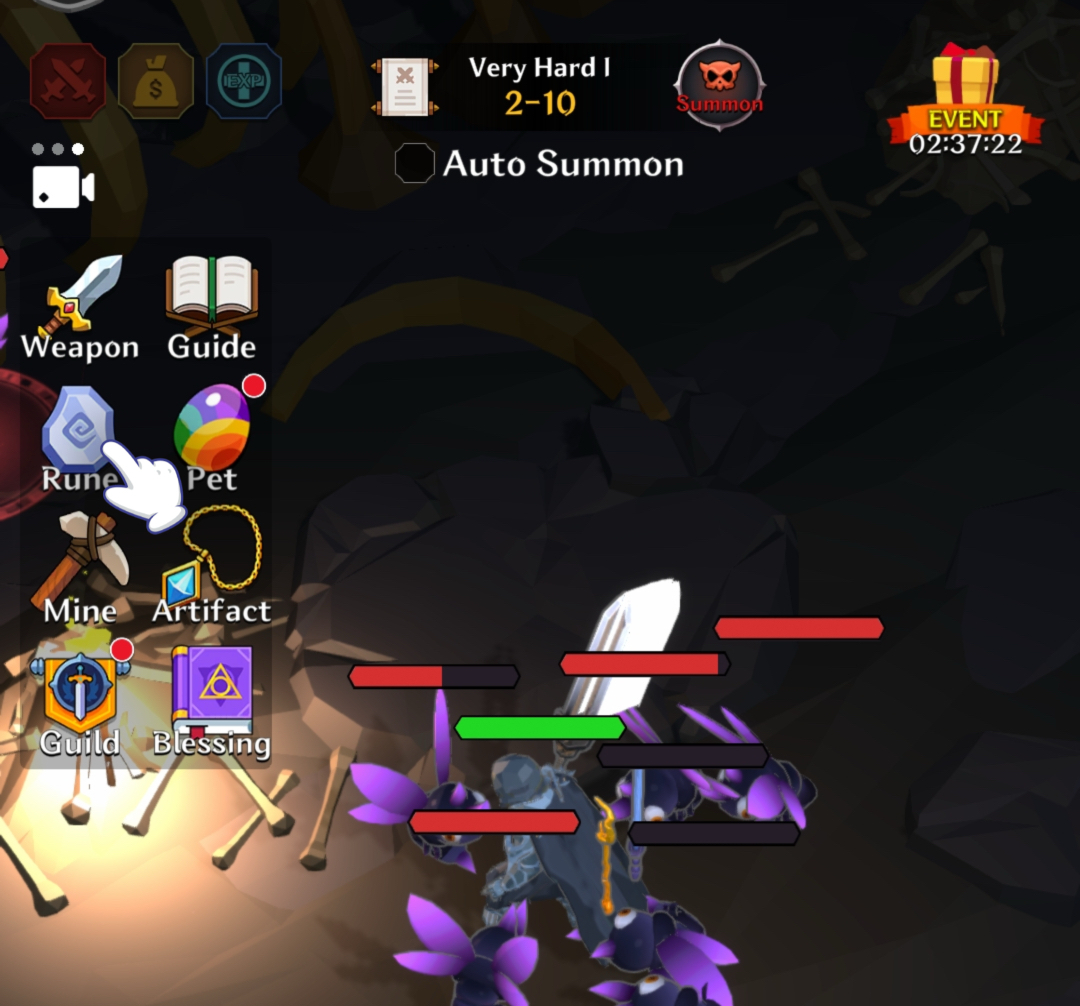The height and width of the screenshot is (1006, 1080).
Task: Open the Guild menu
Action: pos(80,699)
